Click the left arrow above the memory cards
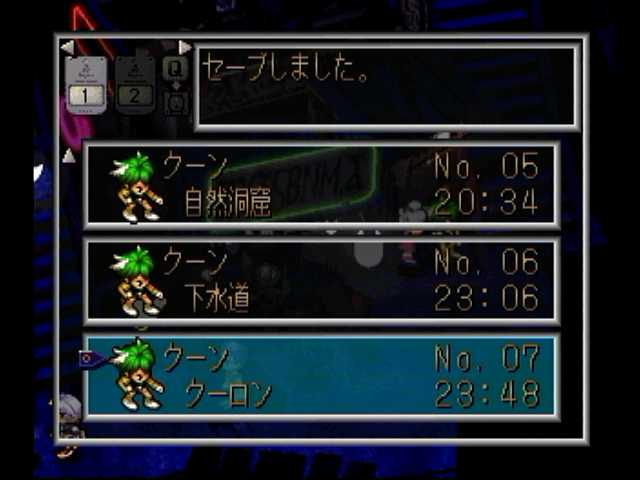 [67, 47]
